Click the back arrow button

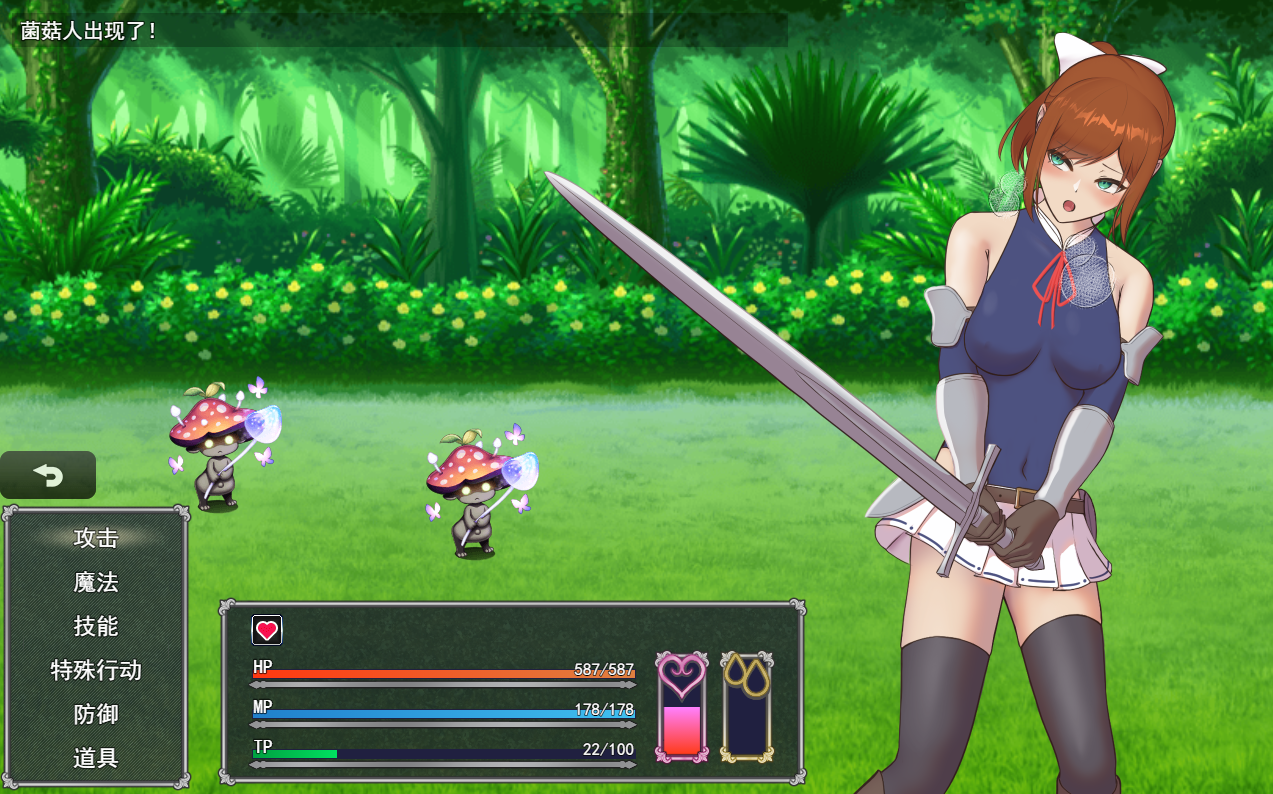[48, 475]
